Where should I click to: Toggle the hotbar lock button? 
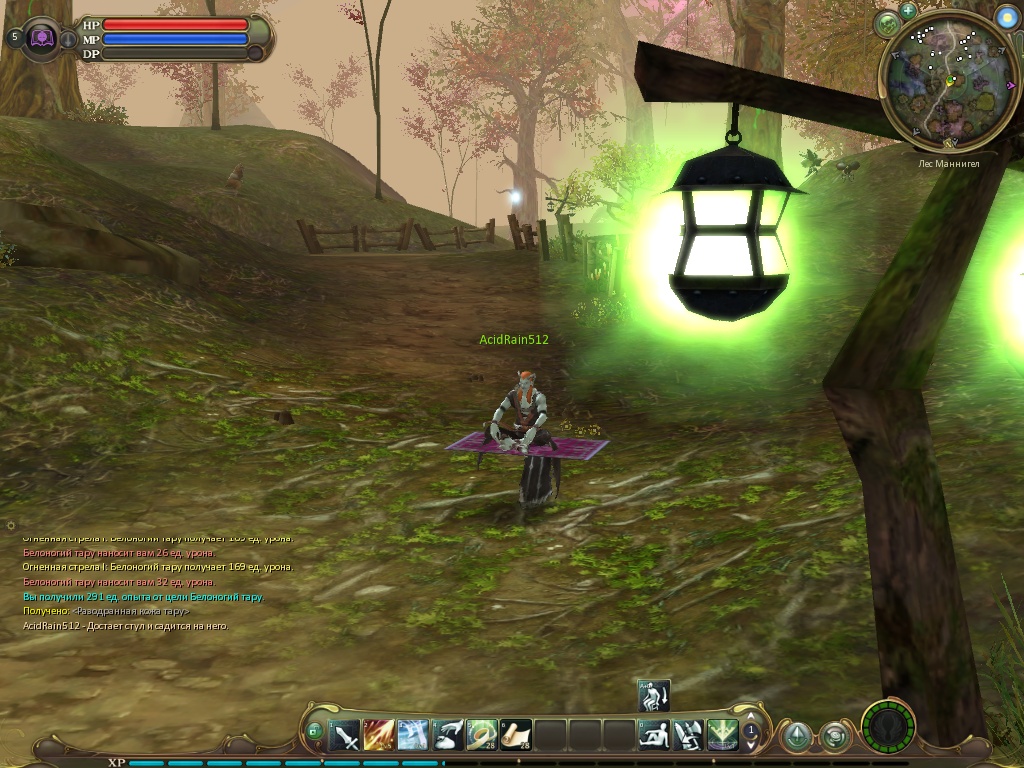315,732
